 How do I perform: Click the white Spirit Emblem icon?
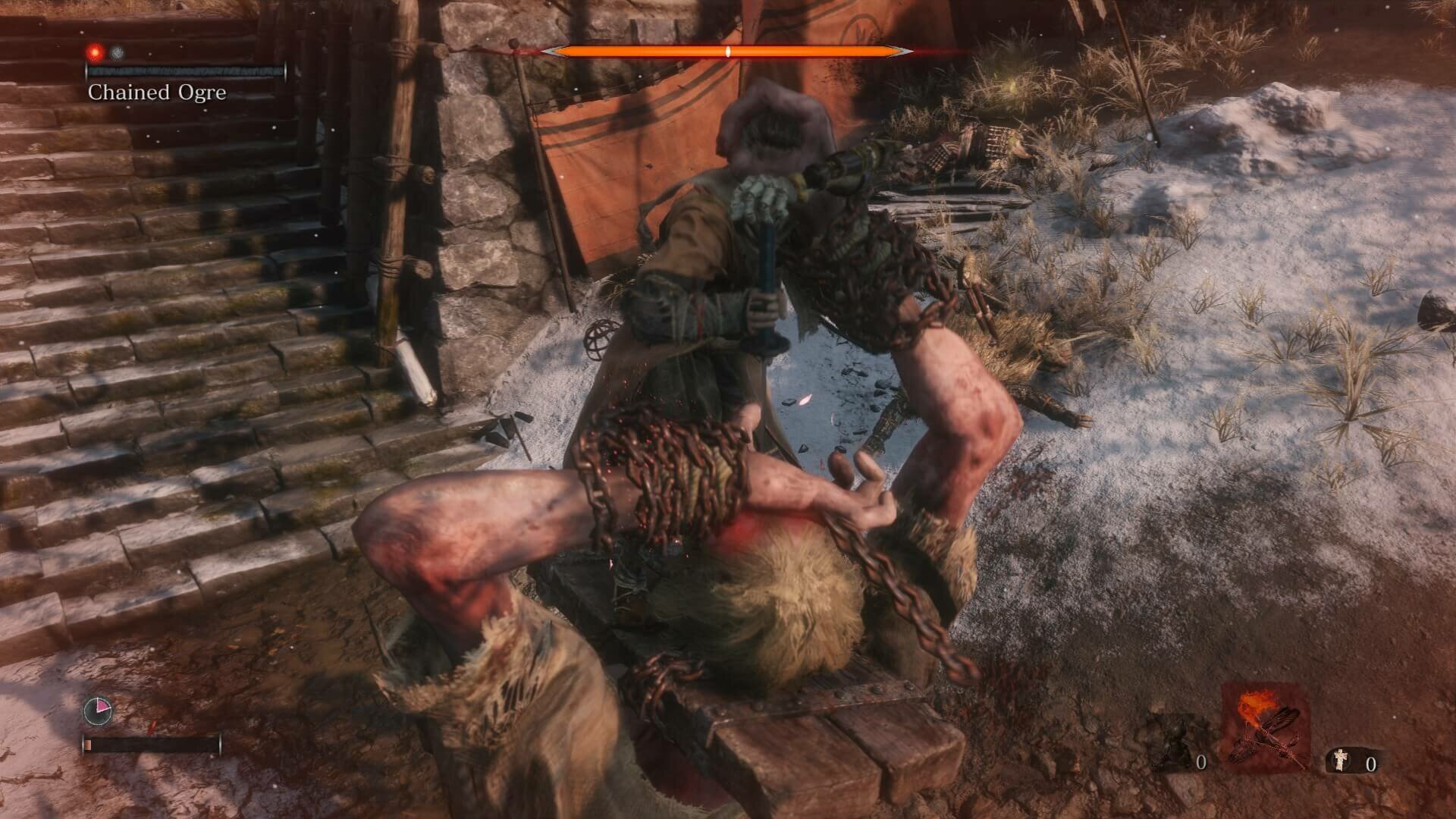click(x=1341, y=761)
